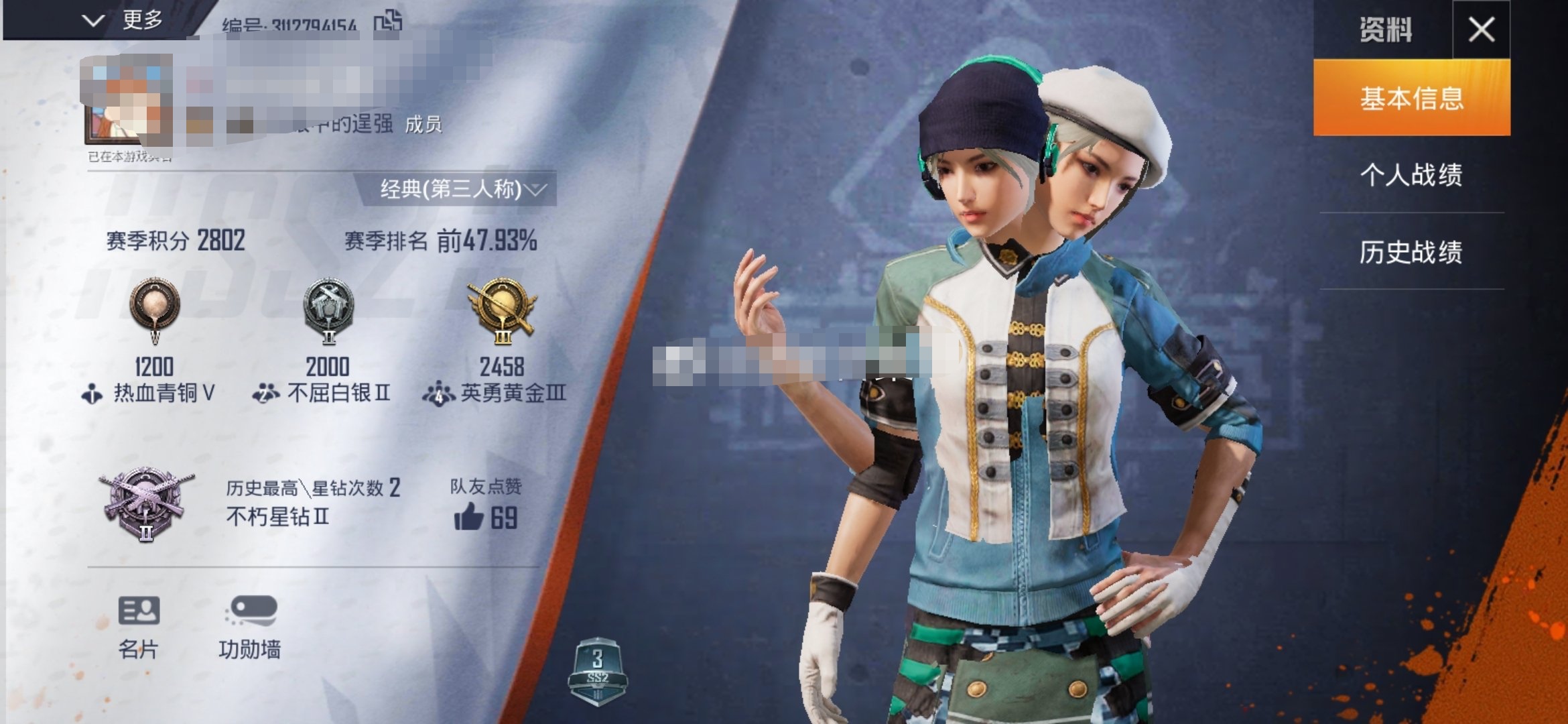Click the 热血青铜 V solo rank badge

[155, 310]
